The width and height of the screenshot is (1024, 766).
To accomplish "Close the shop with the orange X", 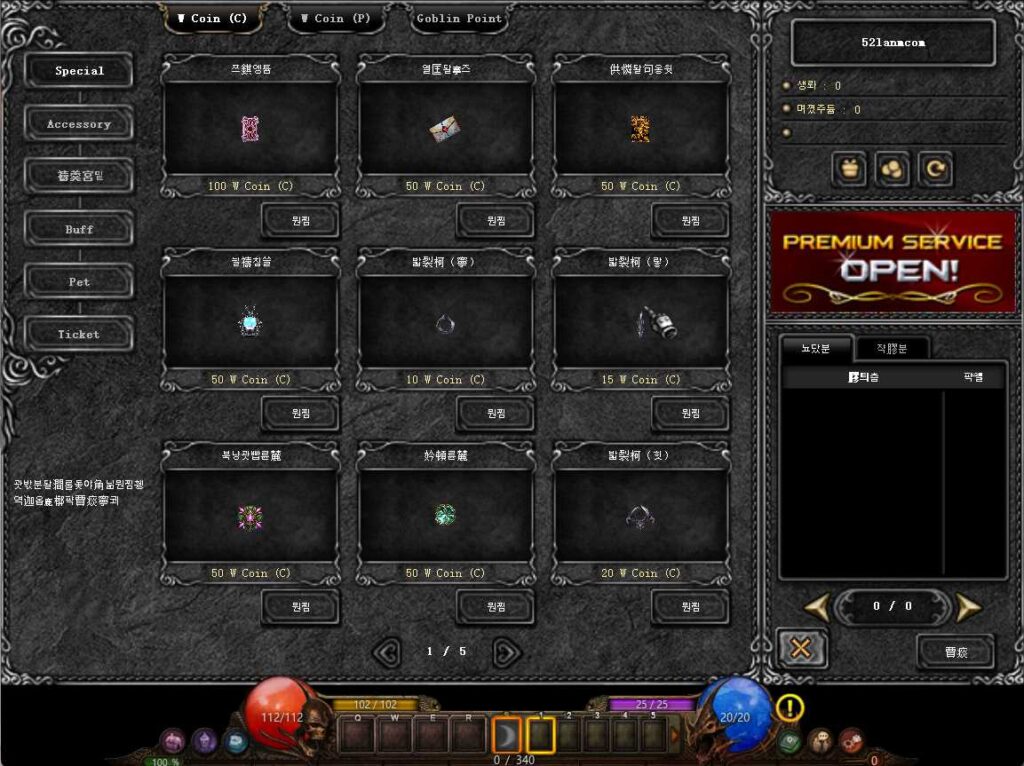I will (800, 649).
